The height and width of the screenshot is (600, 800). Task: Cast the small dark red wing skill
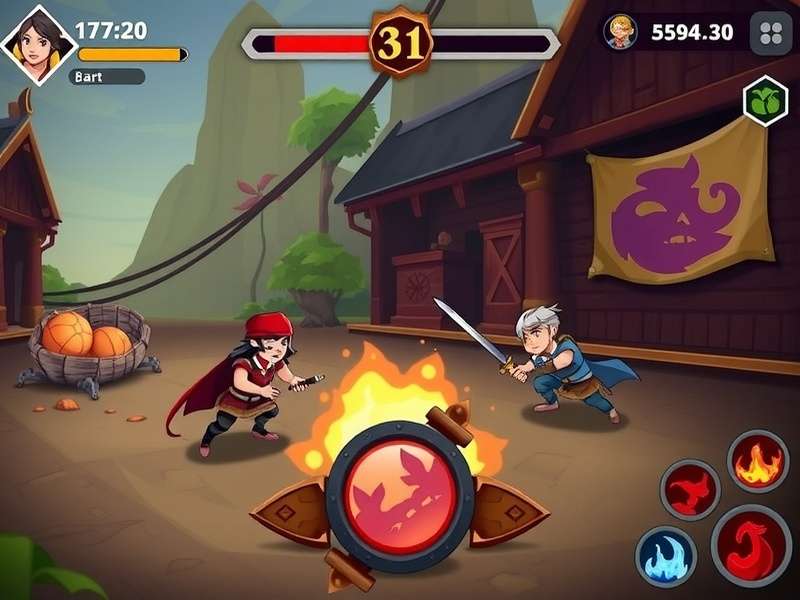click(x=691, y=489)
